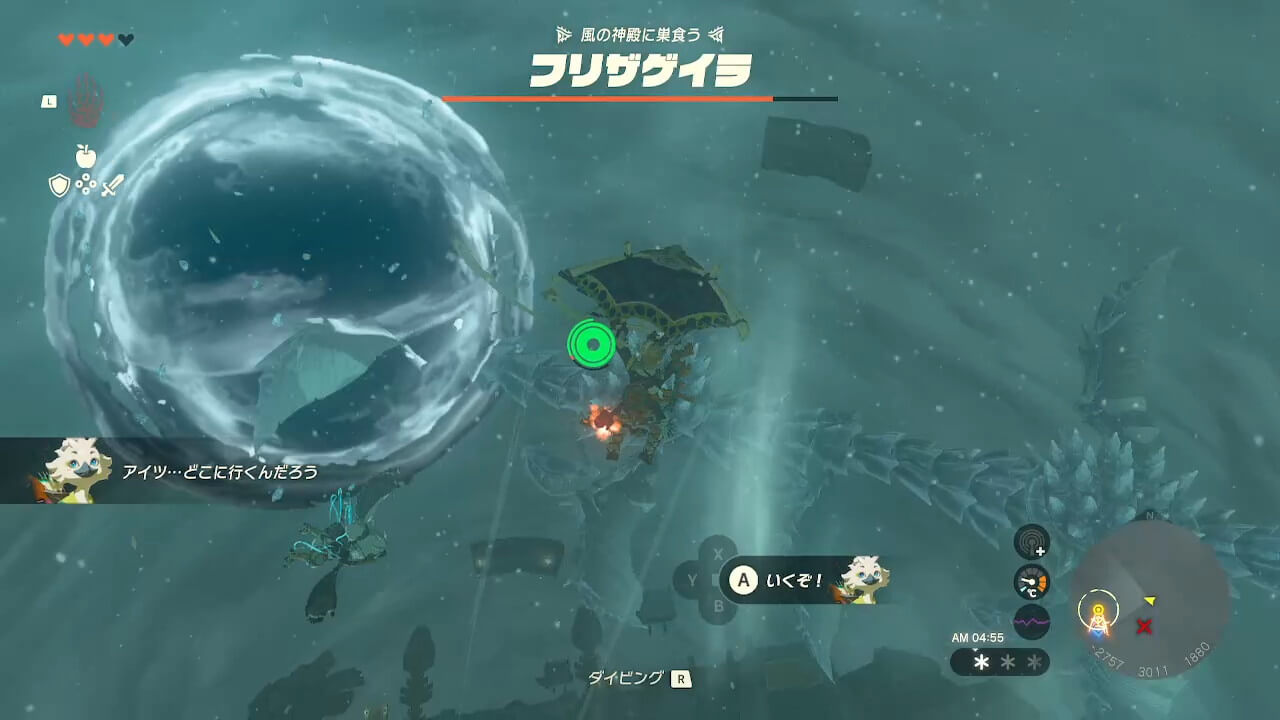Select the shield equipment icon
The height and width of the screenshot is (720, 1280).
point(59,185)
